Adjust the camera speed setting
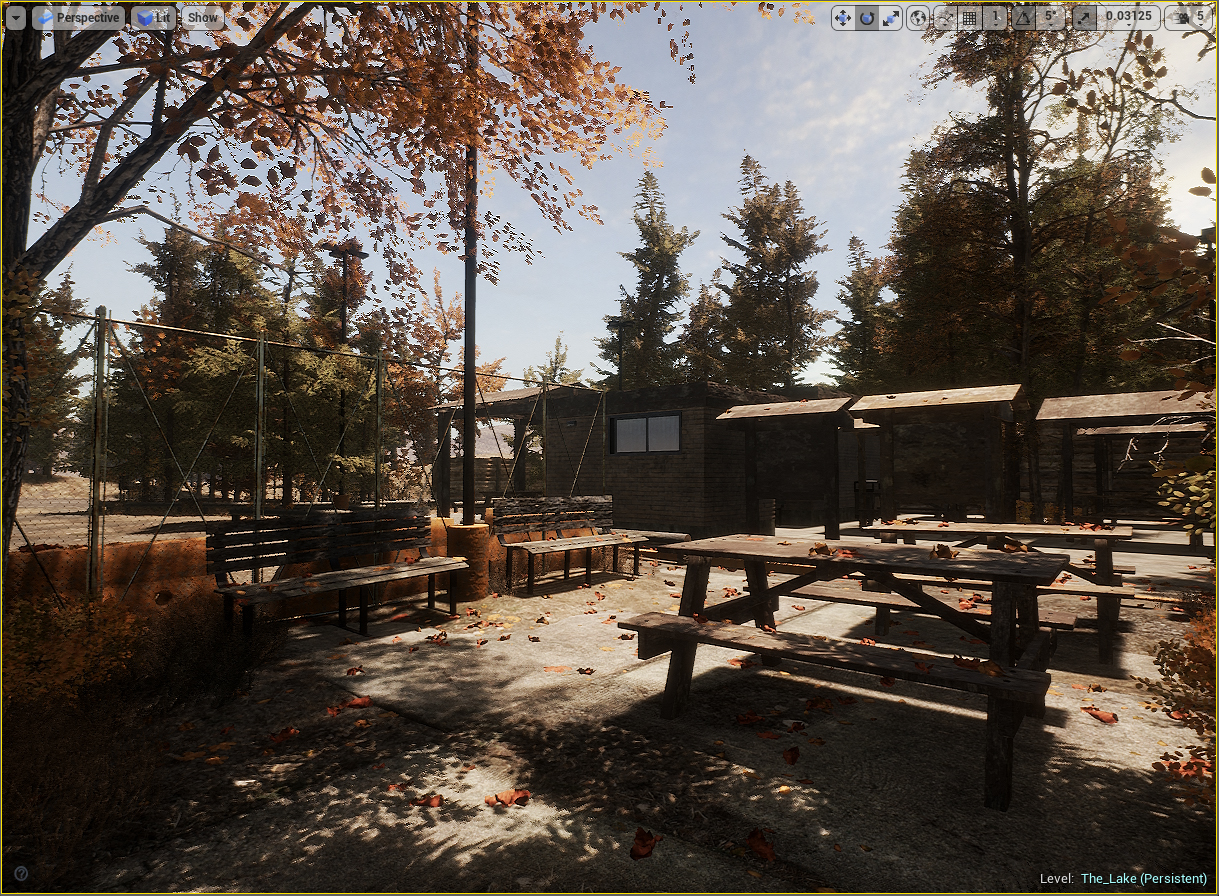 [x=1188, y=17]
